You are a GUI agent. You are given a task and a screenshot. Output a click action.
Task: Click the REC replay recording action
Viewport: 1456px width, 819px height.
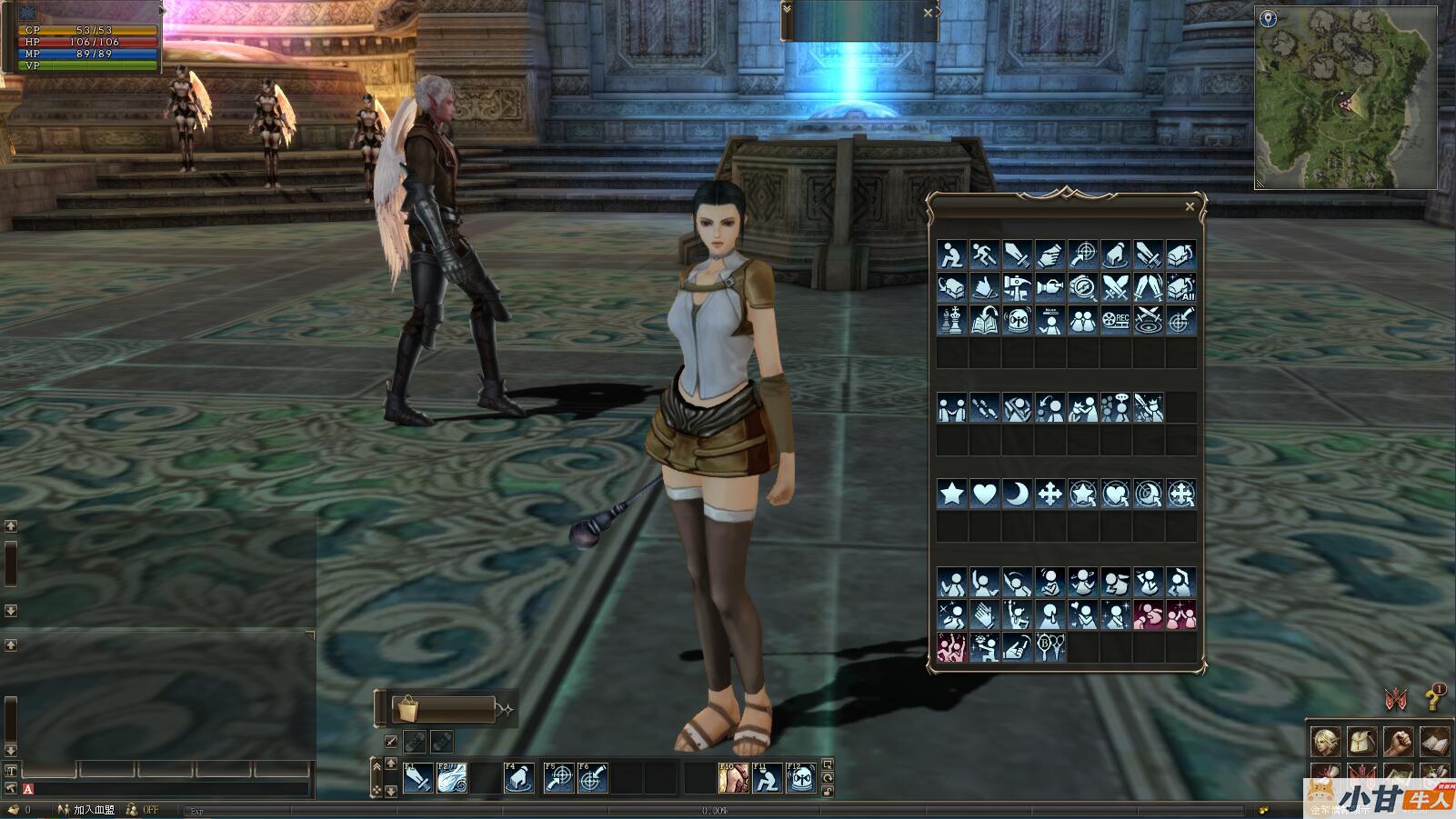click(x=1115, y=320)
